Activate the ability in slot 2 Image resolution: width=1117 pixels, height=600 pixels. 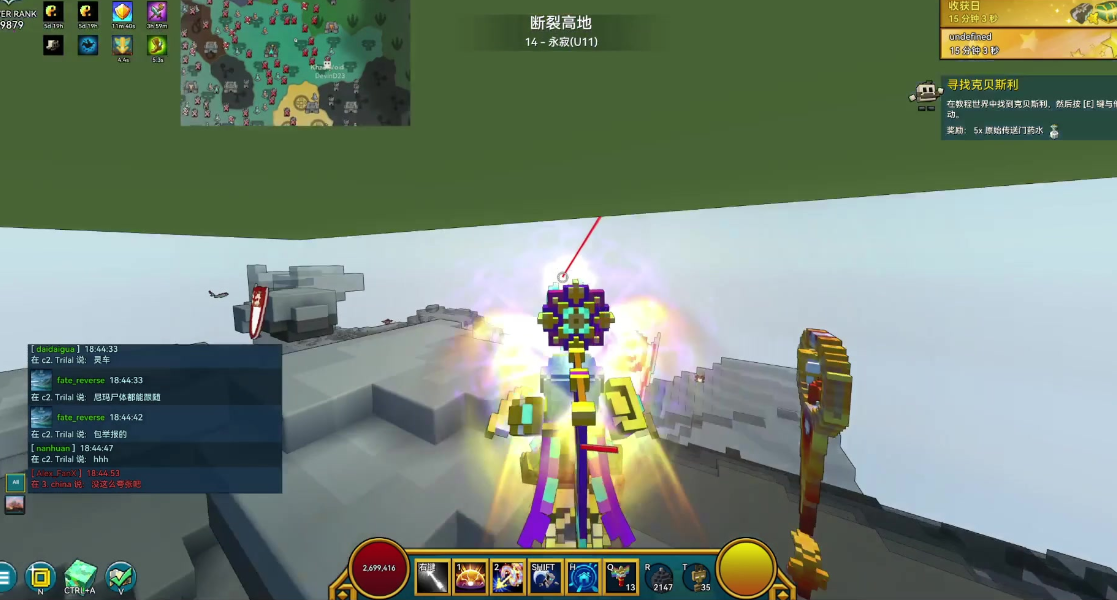[508, 577]
